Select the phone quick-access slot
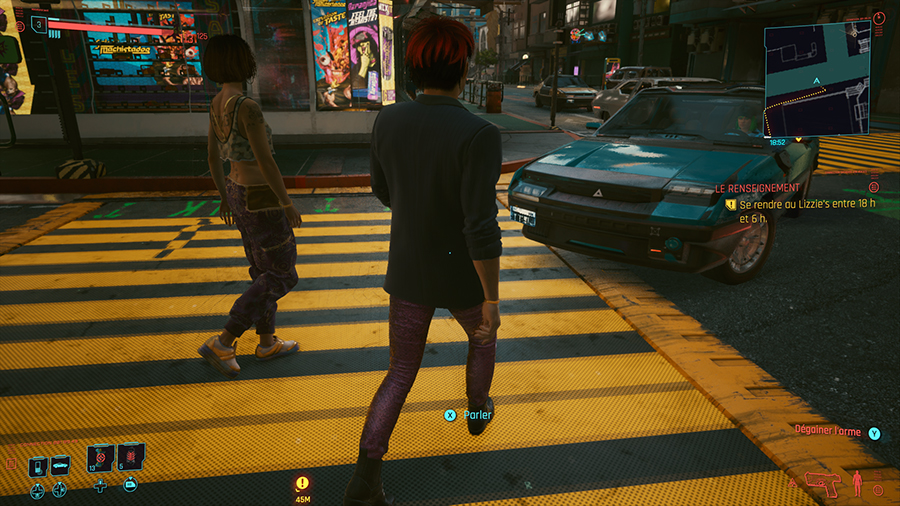900x506 pixels. tap(38, 467)
